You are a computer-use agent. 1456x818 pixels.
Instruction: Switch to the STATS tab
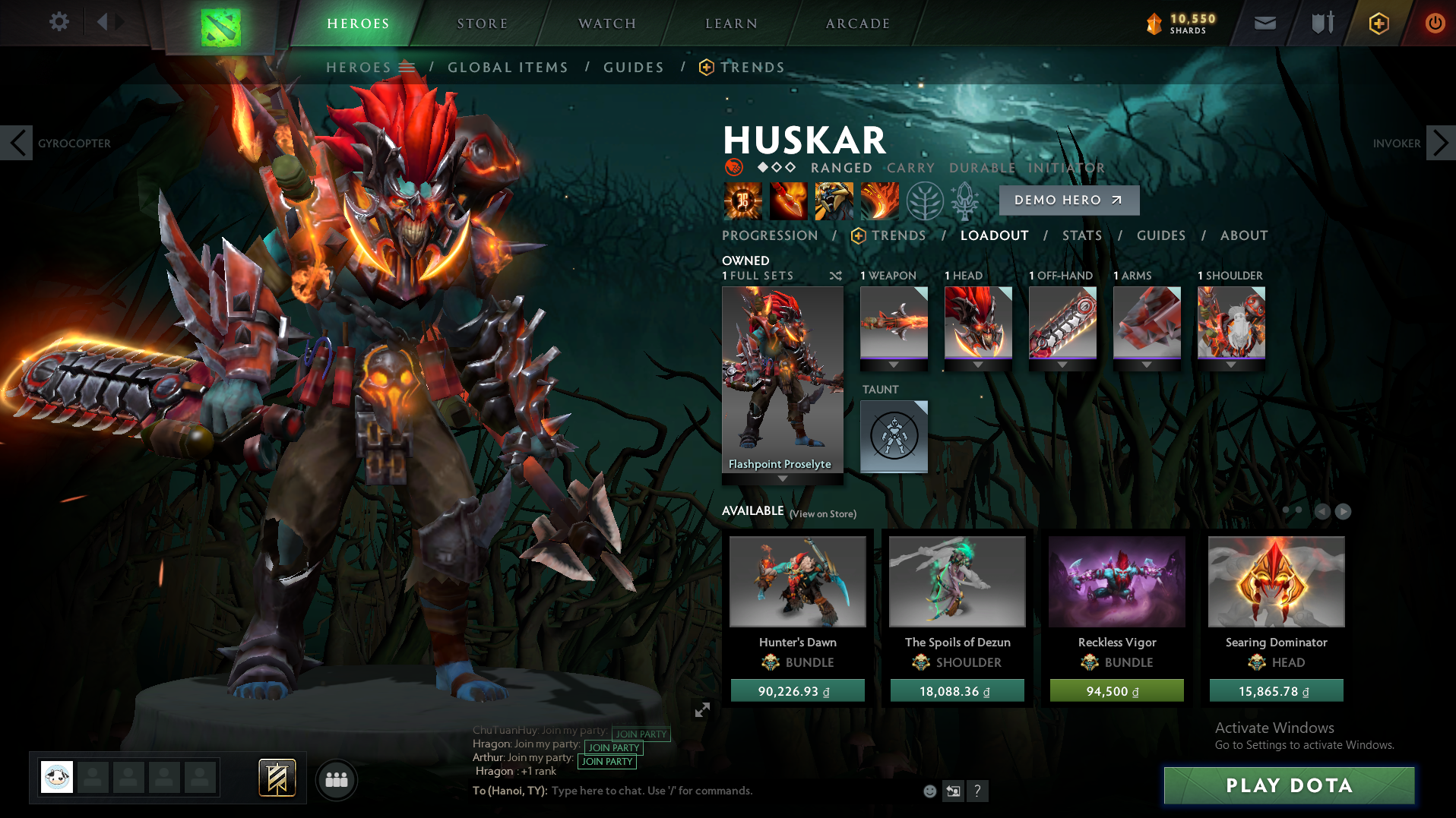tap(1082, 235)
